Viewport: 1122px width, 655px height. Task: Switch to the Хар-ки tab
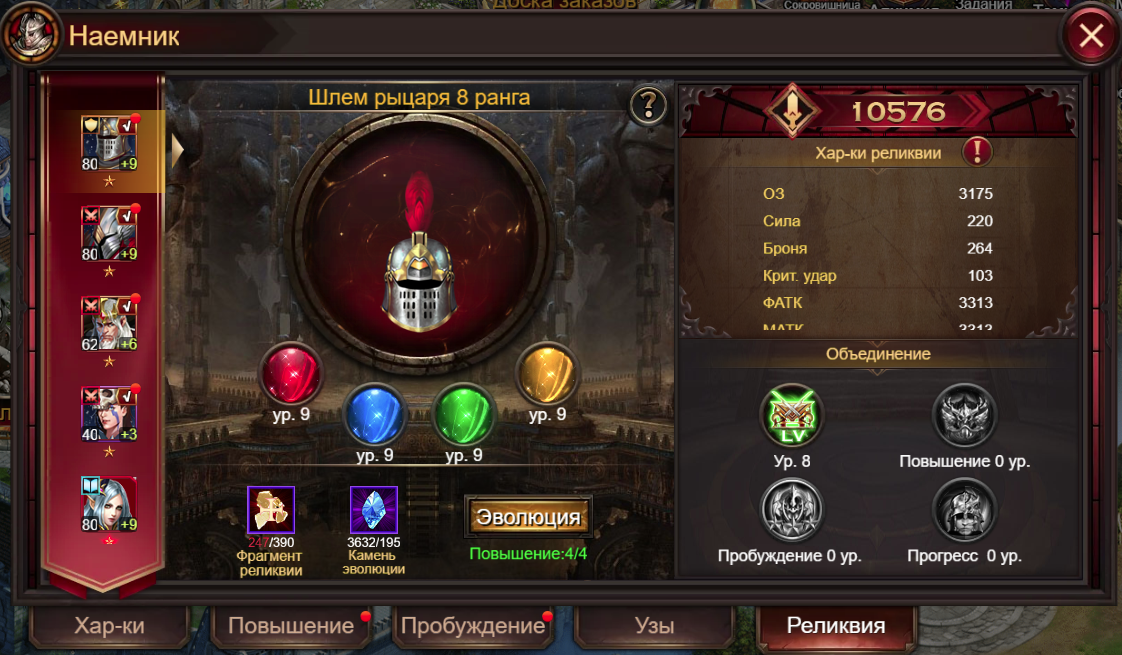click(109, 626)
